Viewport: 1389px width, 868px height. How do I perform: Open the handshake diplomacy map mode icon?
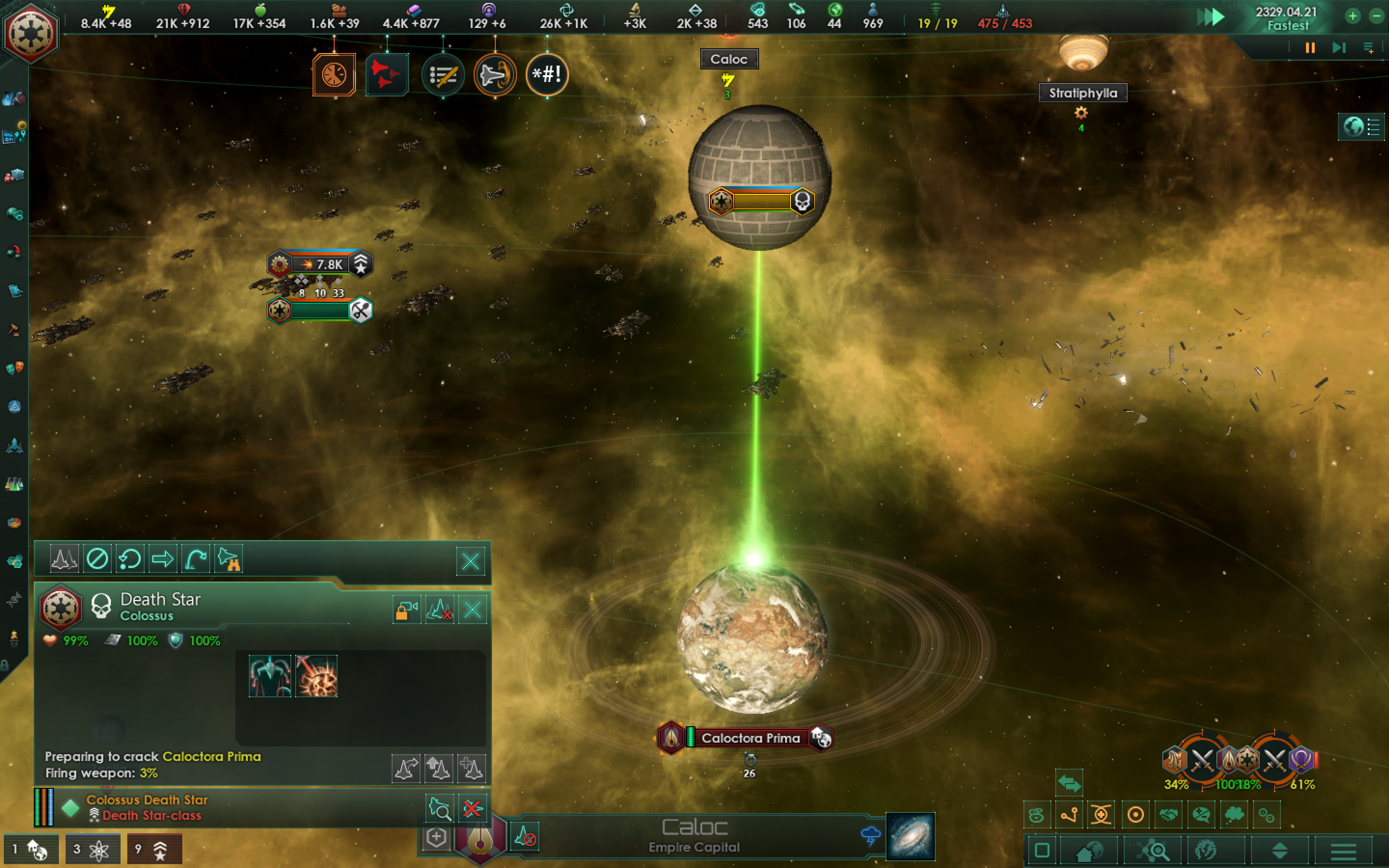tap(1169, 814)
